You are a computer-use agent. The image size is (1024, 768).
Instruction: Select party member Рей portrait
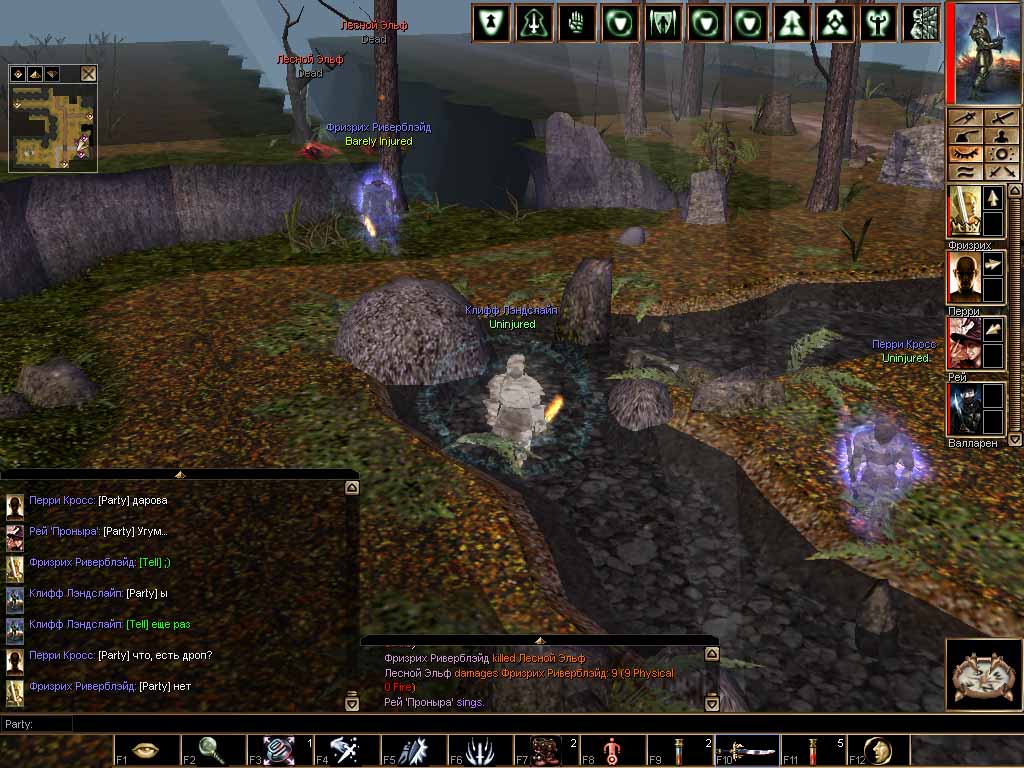point(965,343)
